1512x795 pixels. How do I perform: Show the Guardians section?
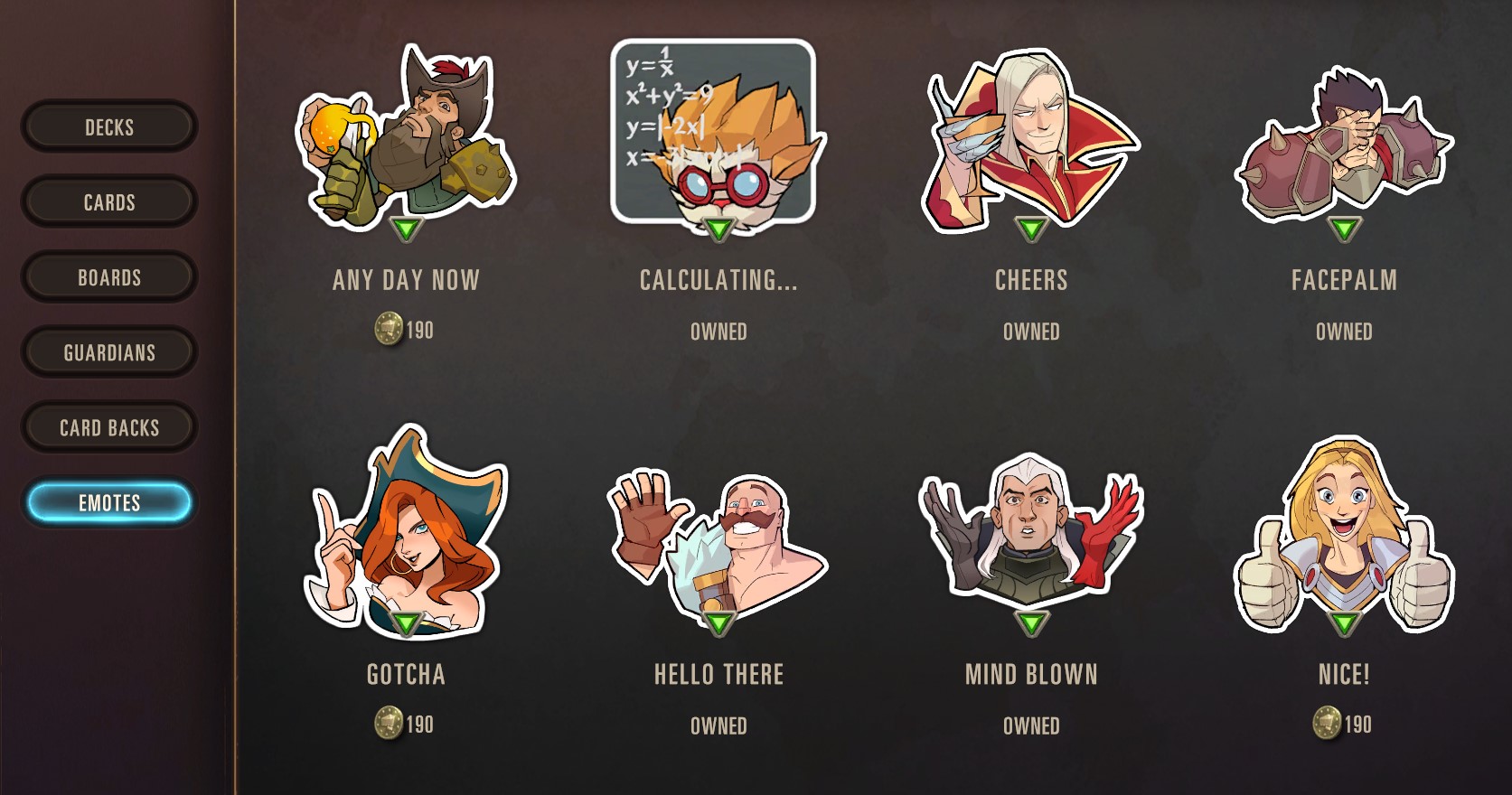point(109,352)
